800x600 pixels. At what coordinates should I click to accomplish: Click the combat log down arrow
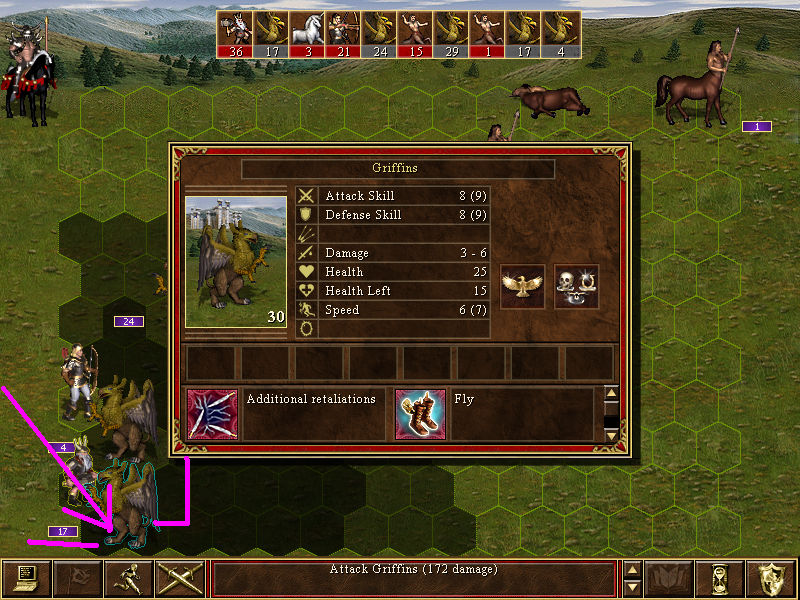coord(631,588)
